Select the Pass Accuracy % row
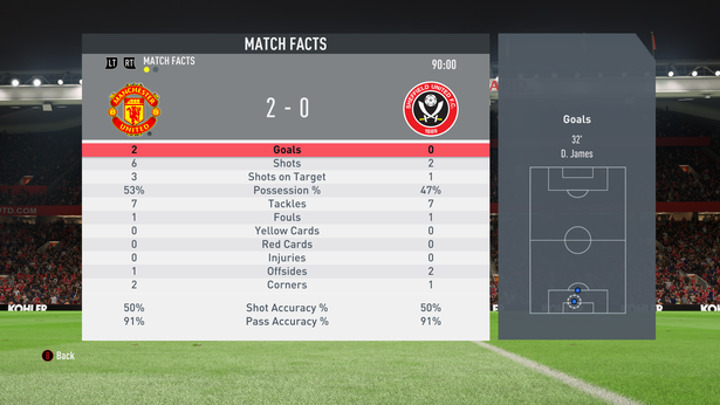Image resolution: width=720 pixels, height=405 pixels. point(286,322)
